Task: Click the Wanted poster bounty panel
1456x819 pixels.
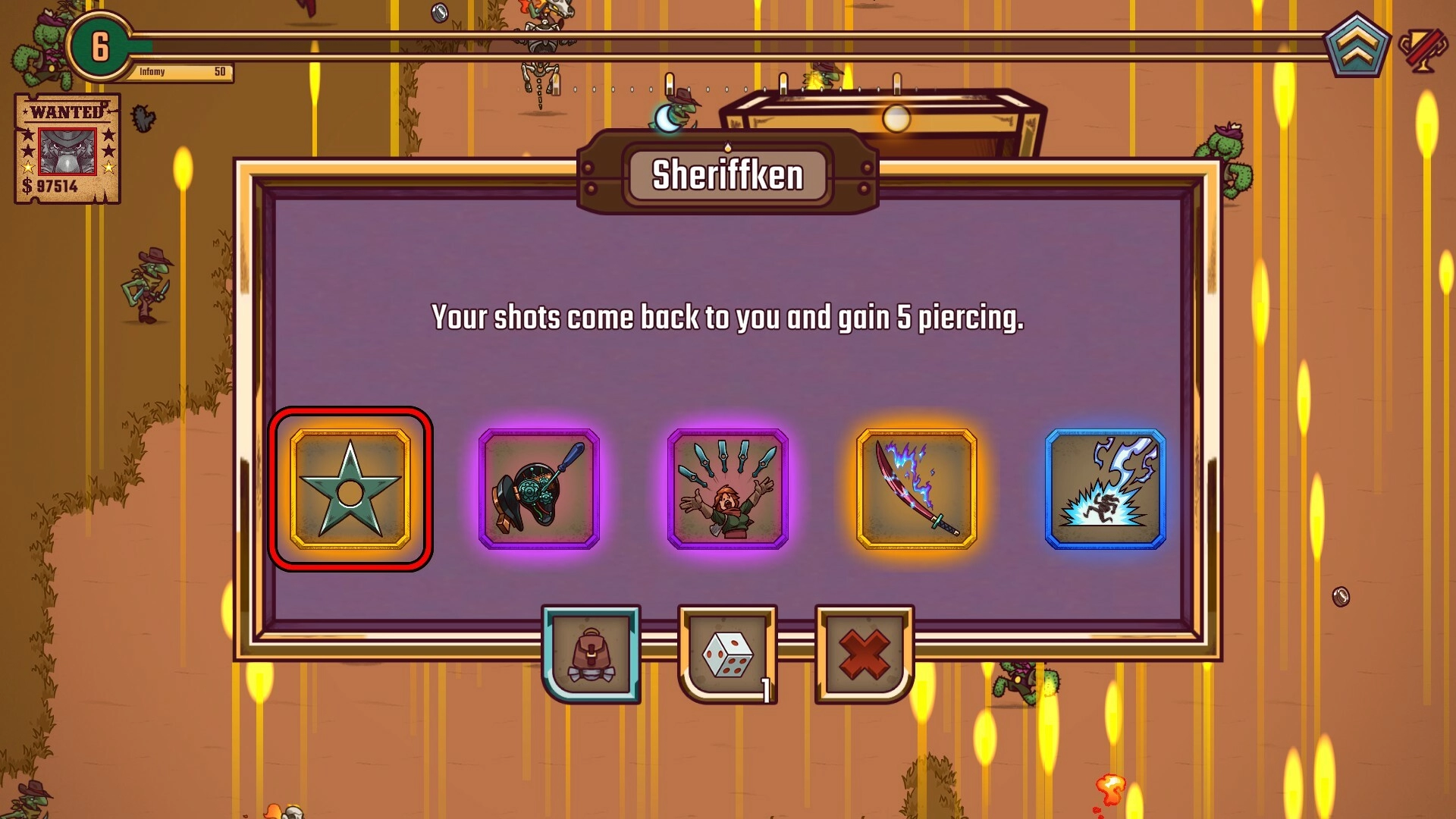Action: click(x=67, y=149)
